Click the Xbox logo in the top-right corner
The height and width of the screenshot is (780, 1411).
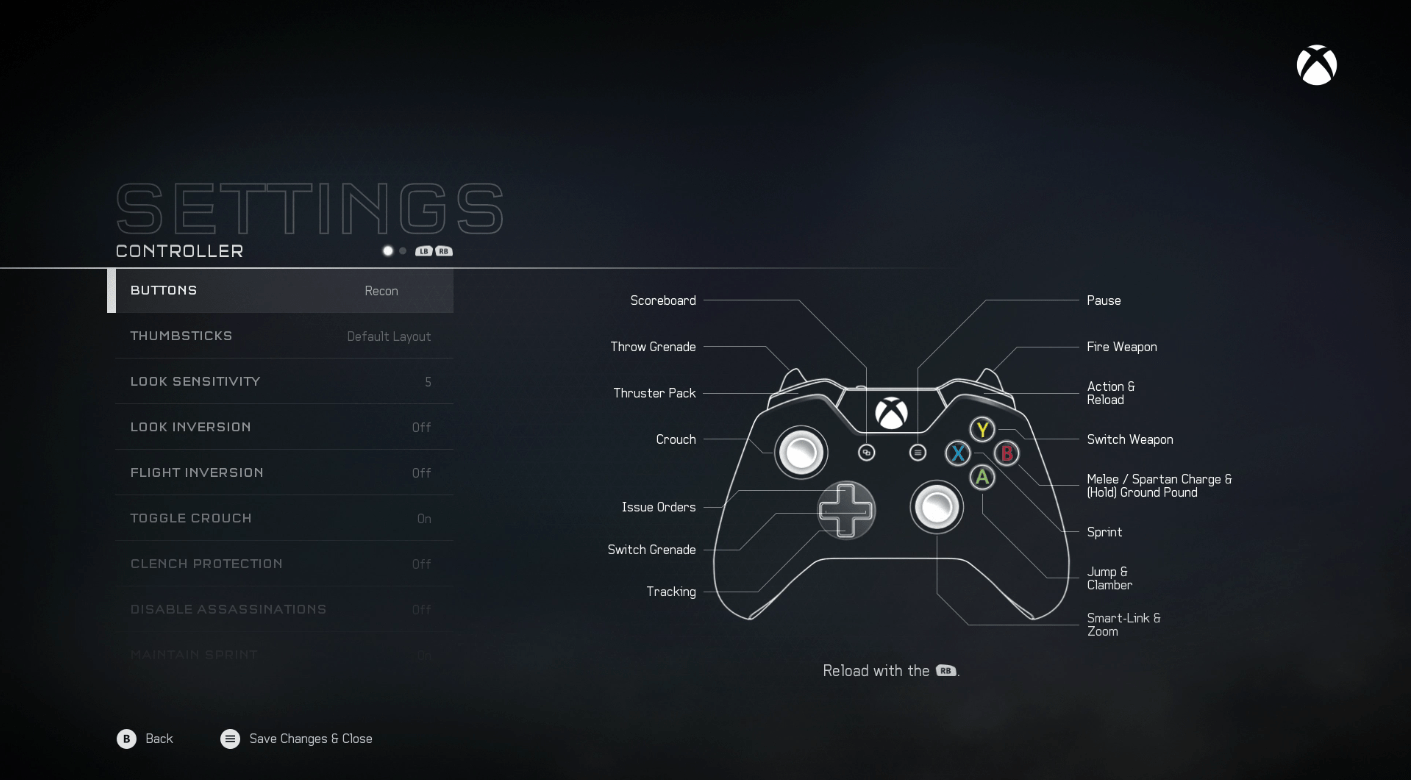(1316, 64)
